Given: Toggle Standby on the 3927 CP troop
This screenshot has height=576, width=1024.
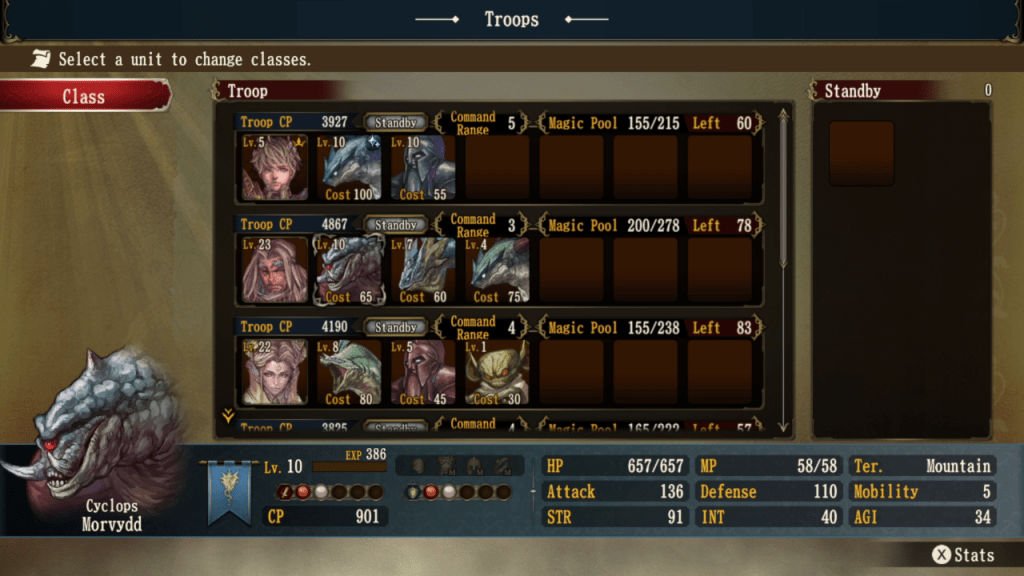Looking at the screenshot, I should (395, 123).
